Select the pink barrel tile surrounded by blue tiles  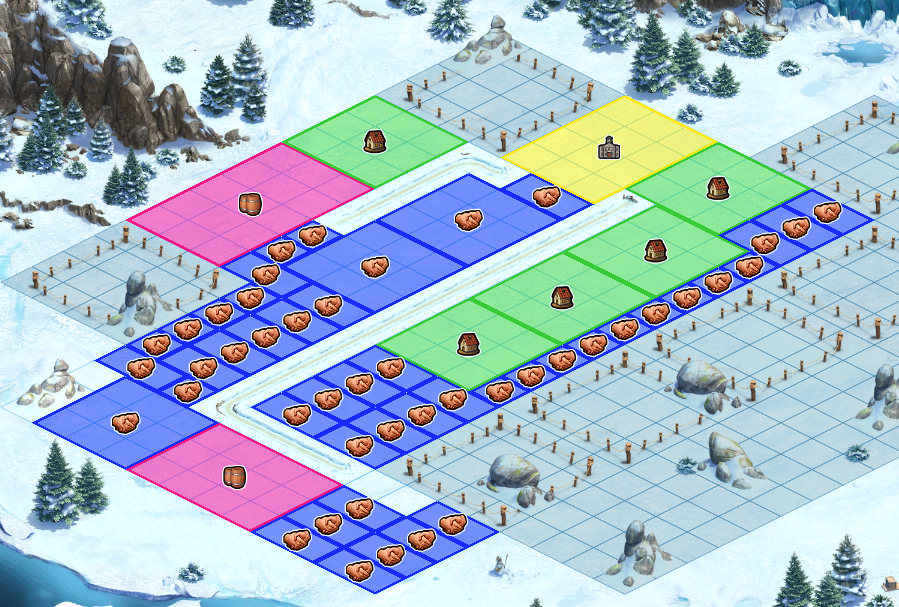234,476
